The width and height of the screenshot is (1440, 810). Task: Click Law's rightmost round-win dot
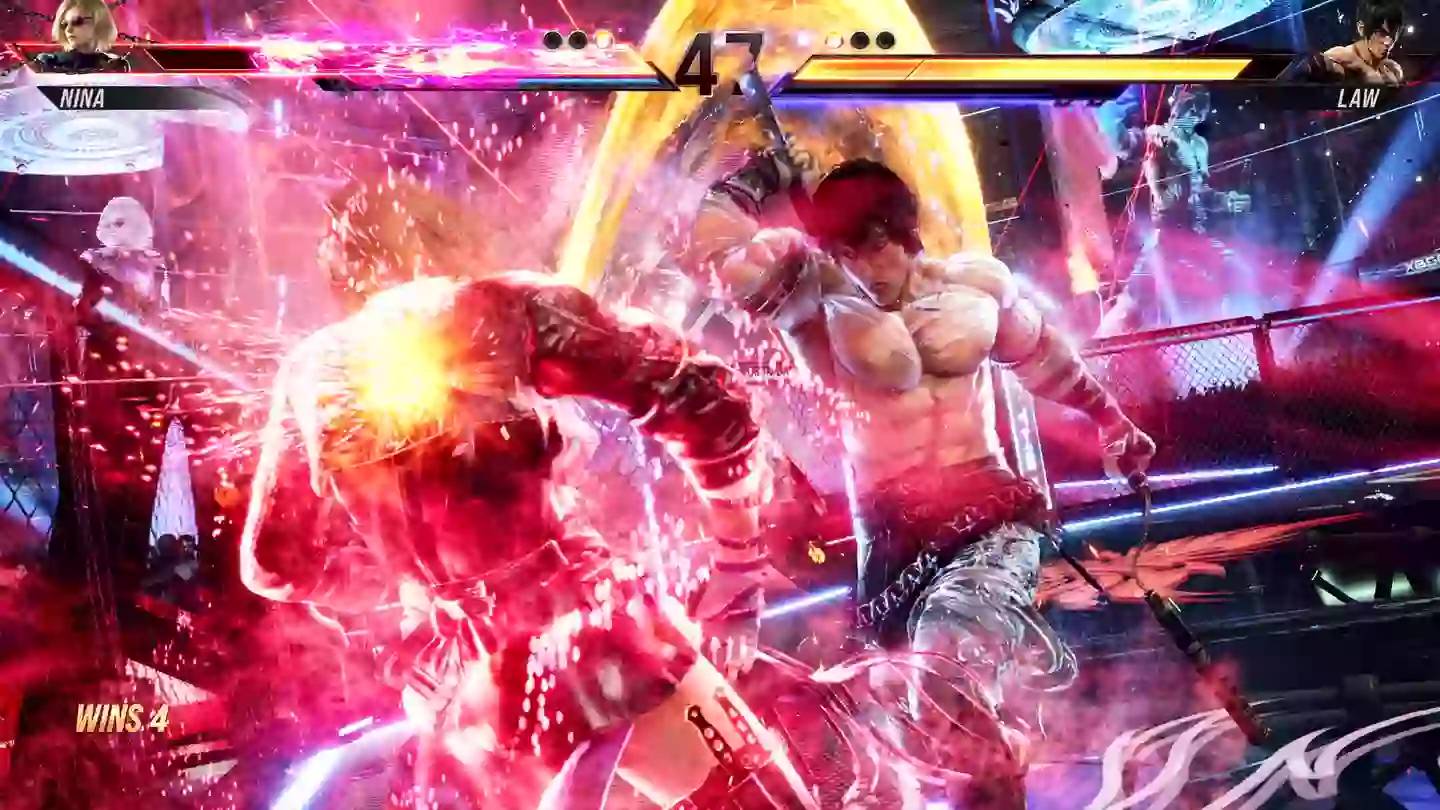click(883, 40)
